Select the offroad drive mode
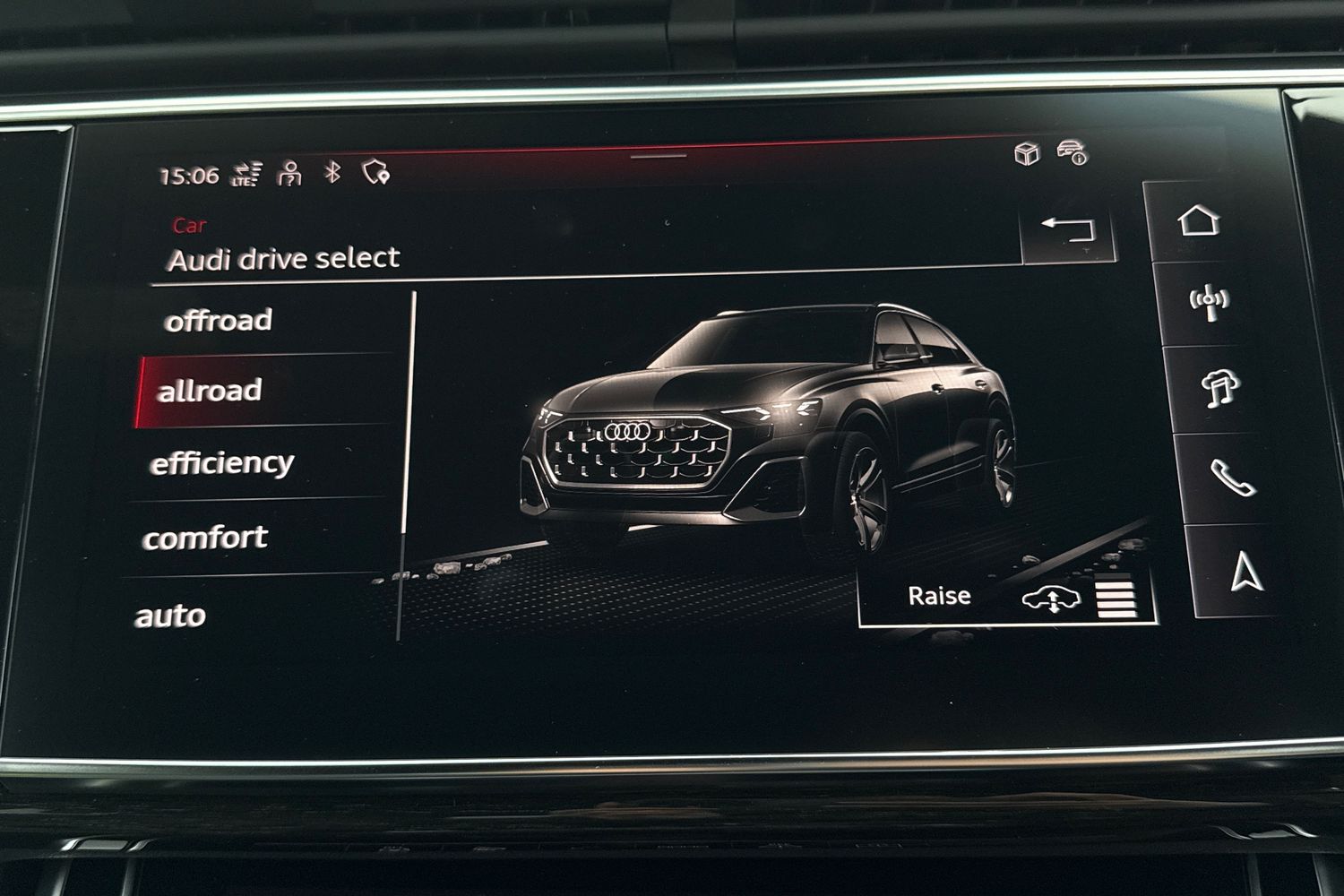The image size is (1344, 896). [x=219, y=320]
